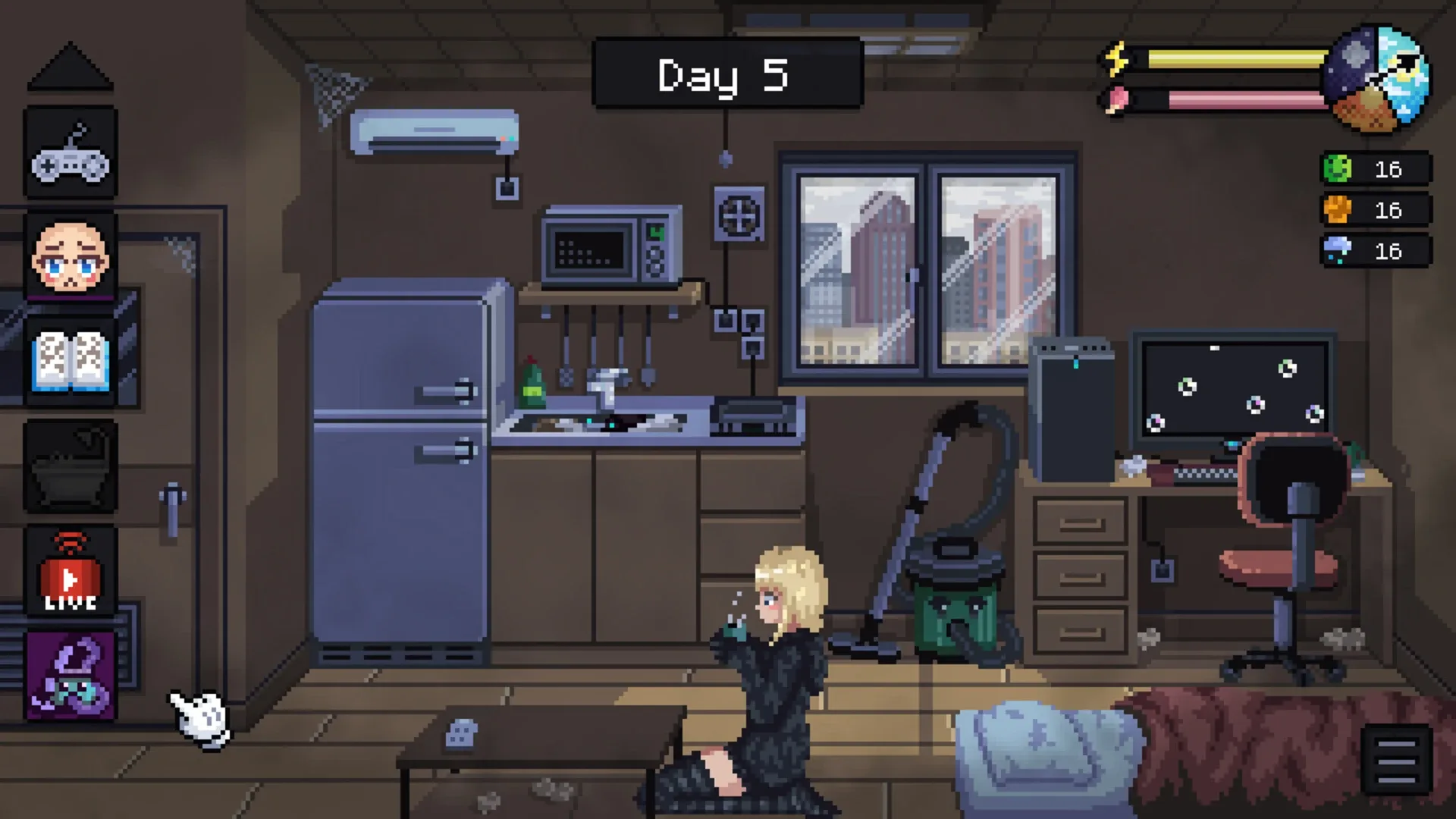
Task: Click the orange paw resource icon
Action: coord(1339,210)
